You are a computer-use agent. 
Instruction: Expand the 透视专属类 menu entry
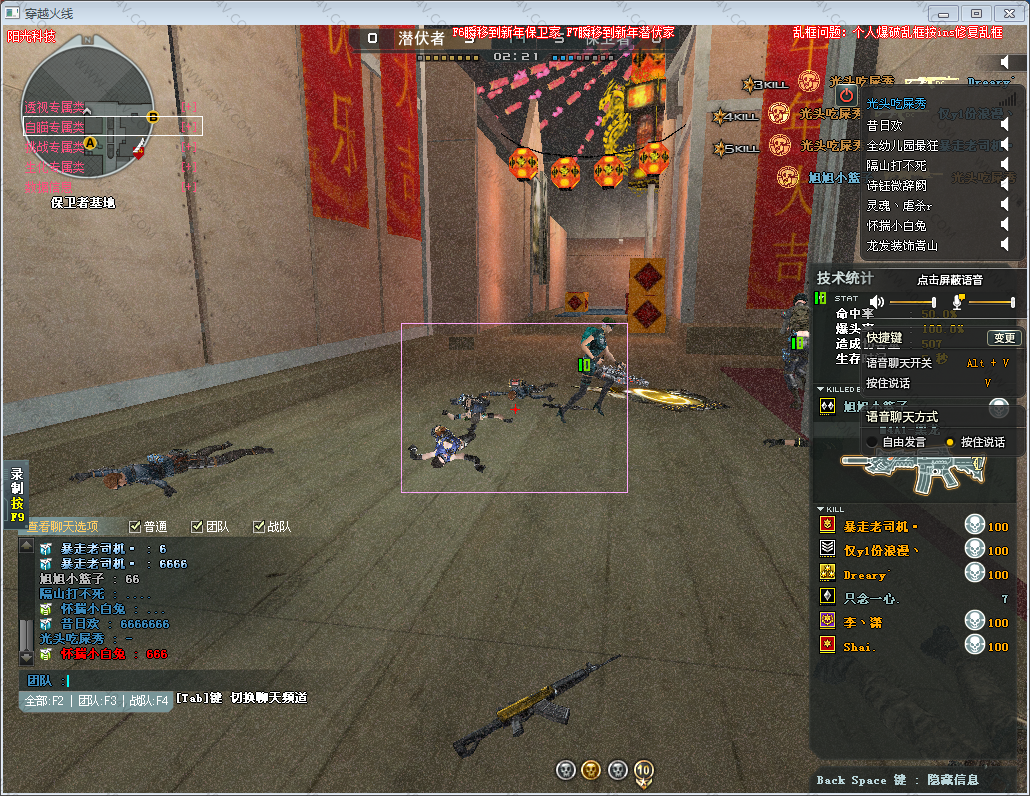56,106
